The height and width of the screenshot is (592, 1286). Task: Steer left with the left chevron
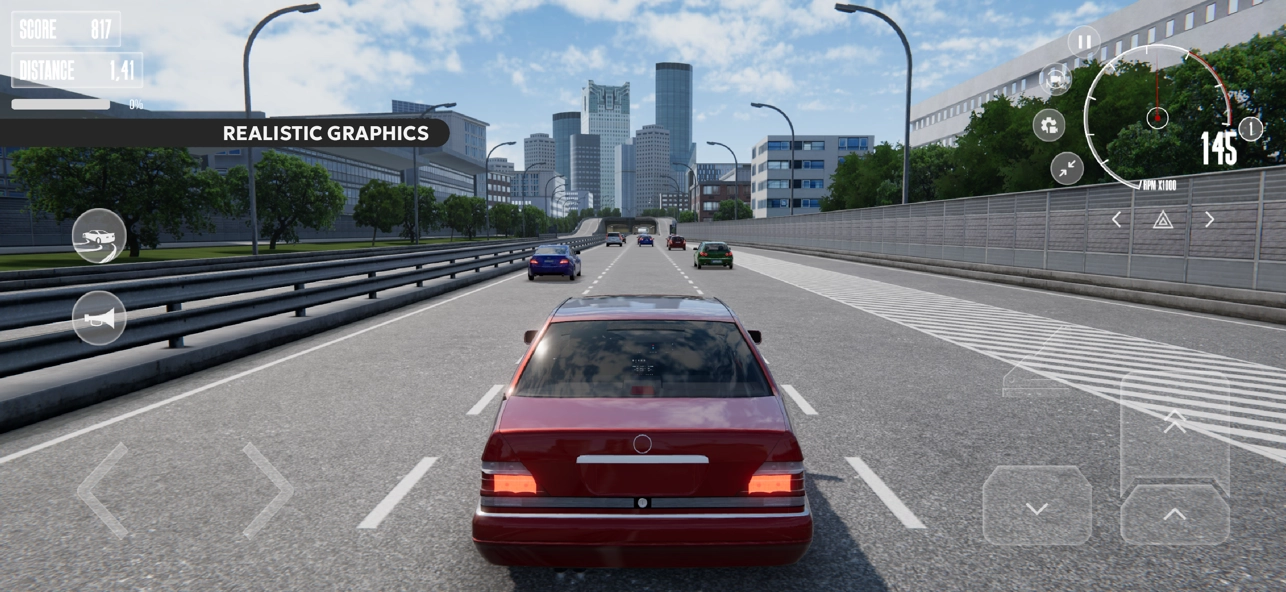(x=104, y=491)
